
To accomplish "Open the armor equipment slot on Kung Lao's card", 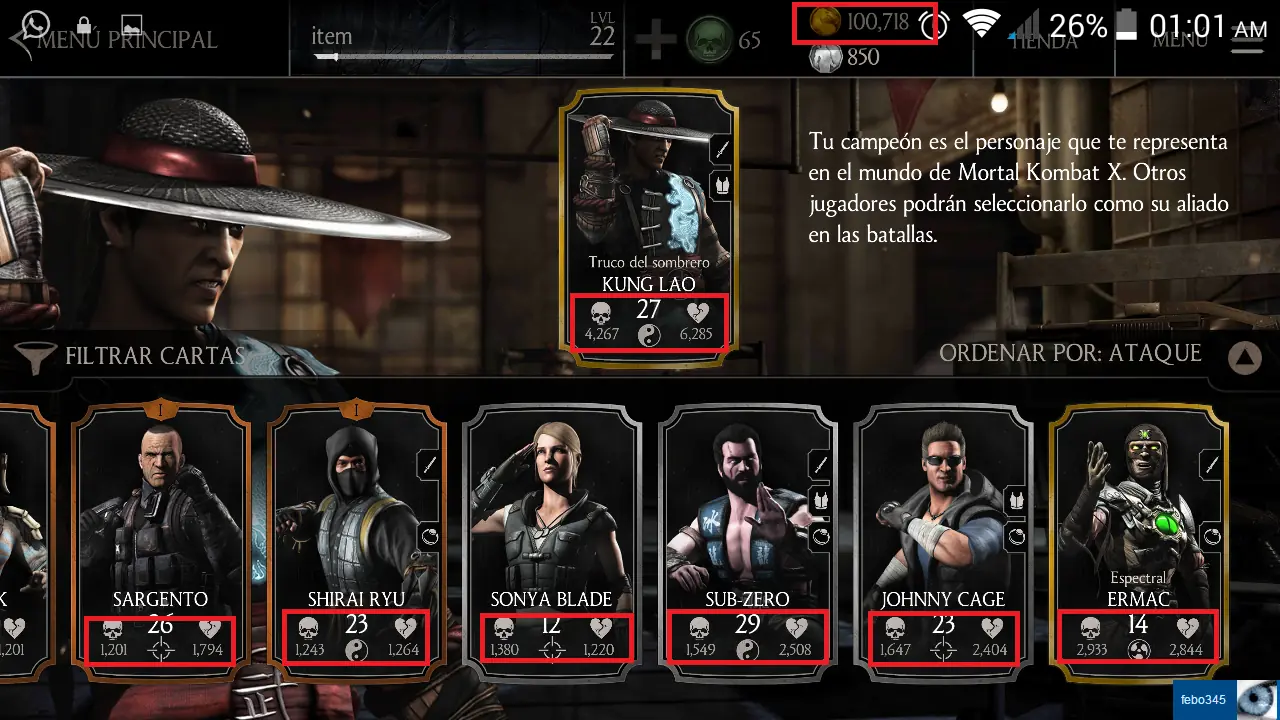I will point(720,187).
